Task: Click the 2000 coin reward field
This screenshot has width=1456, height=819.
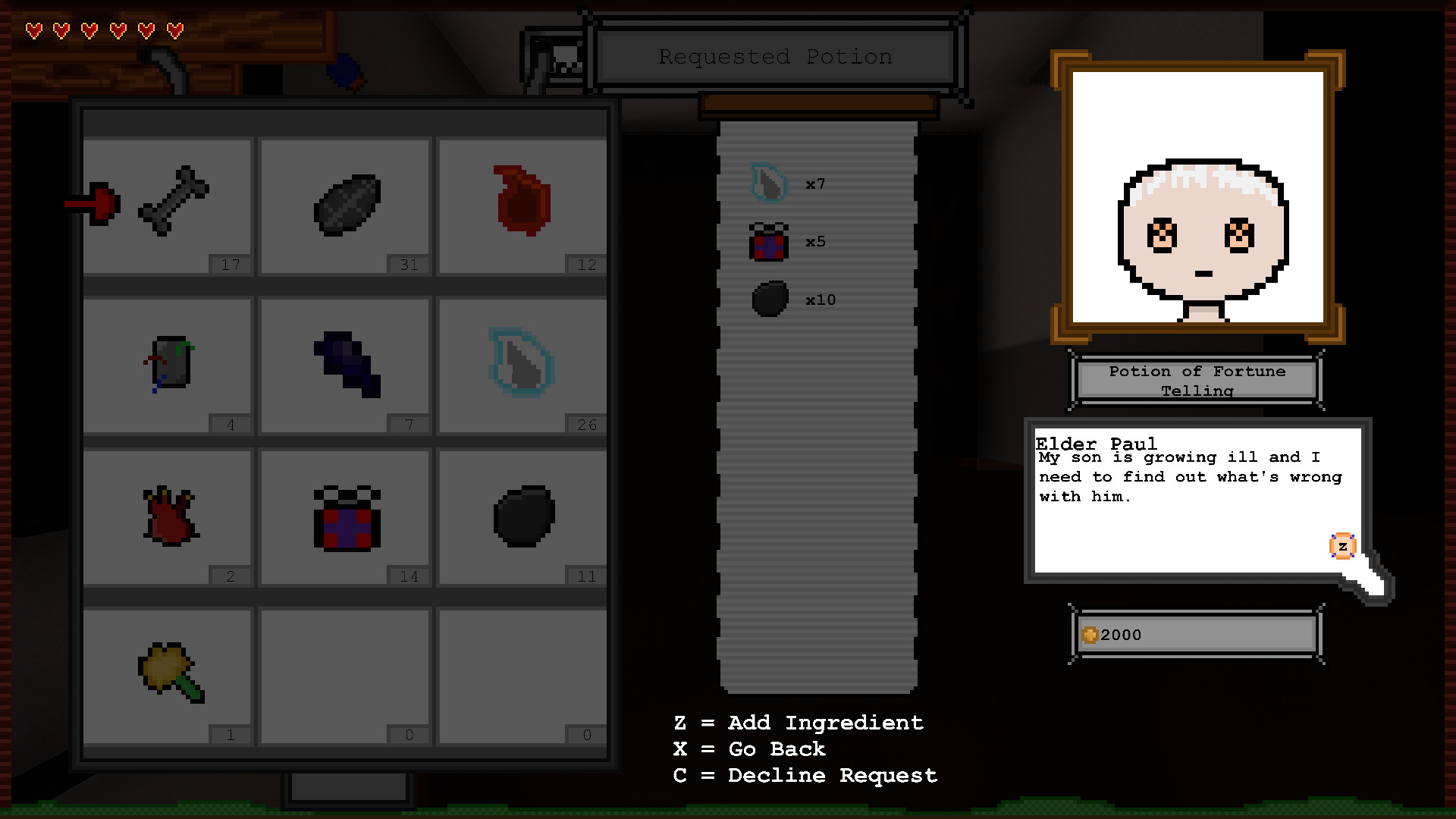Action: point(1195,635)
